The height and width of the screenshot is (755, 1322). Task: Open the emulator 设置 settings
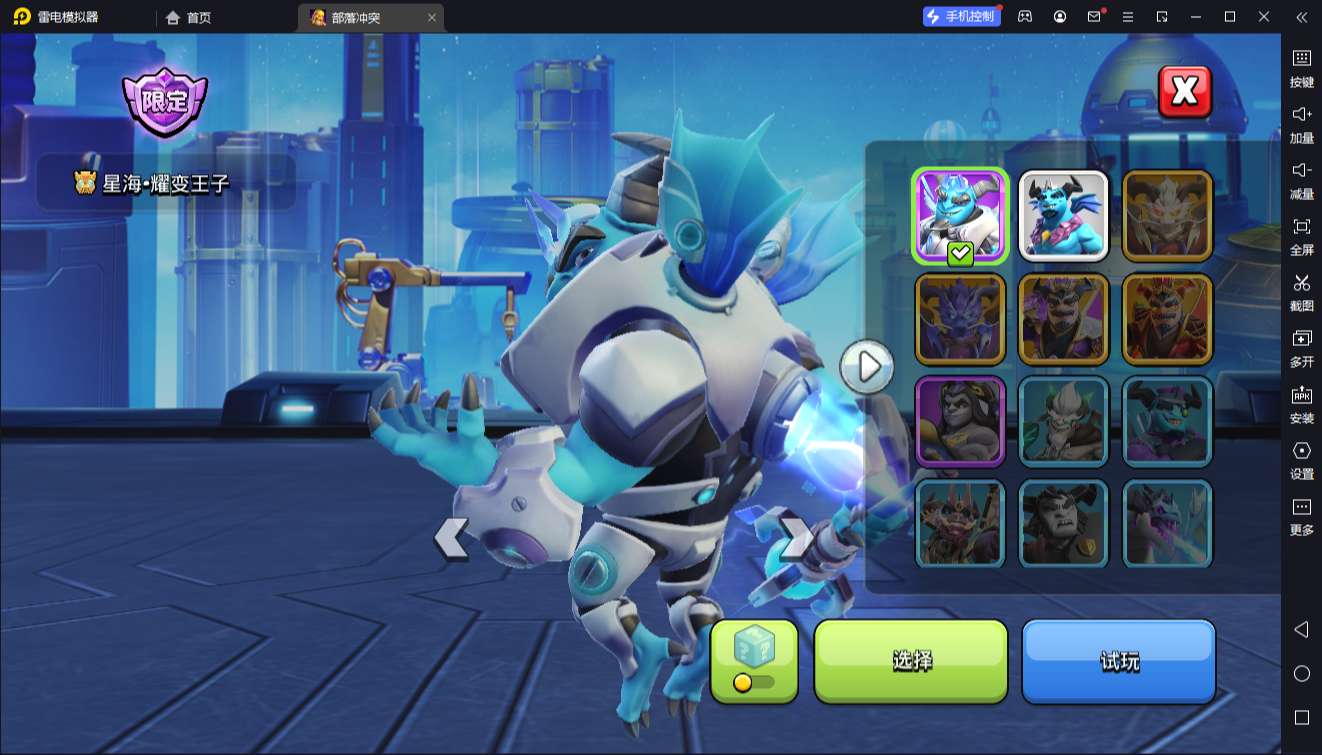click(x=1301, y=459)
